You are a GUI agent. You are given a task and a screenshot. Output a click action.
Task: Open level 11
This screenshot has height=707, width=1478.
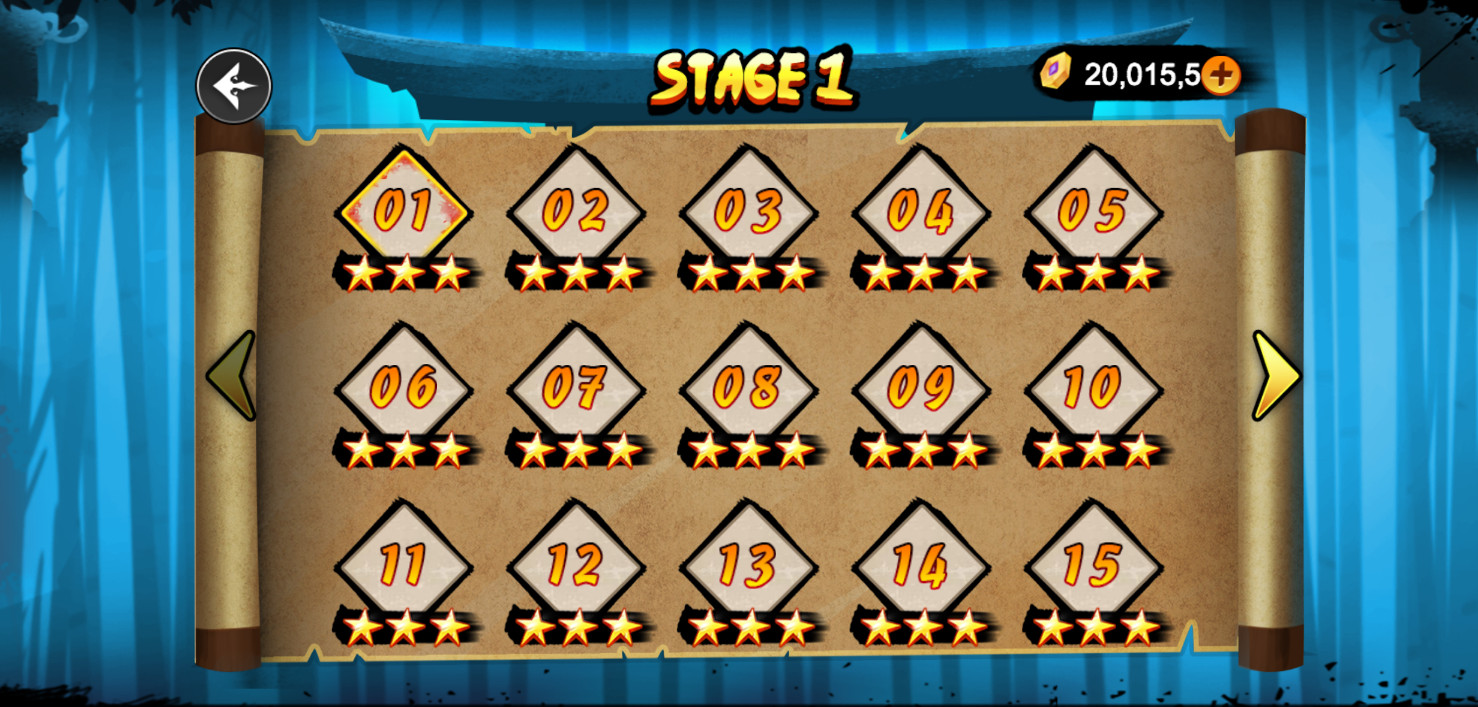404,564
